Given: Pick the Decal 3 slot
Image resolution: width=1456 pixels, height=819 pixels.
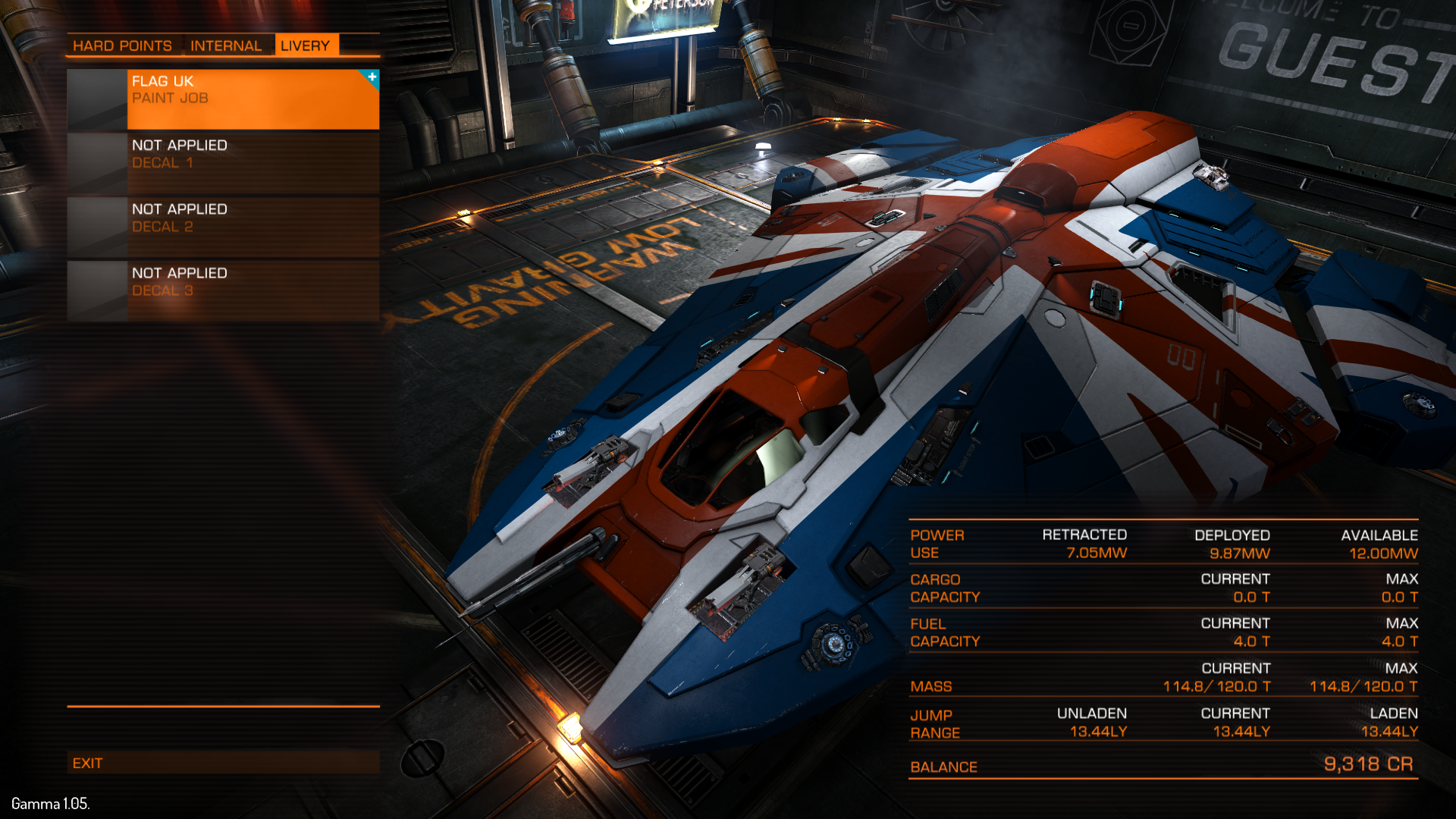Looking at the screenshot, I should [x=223, y=290].
